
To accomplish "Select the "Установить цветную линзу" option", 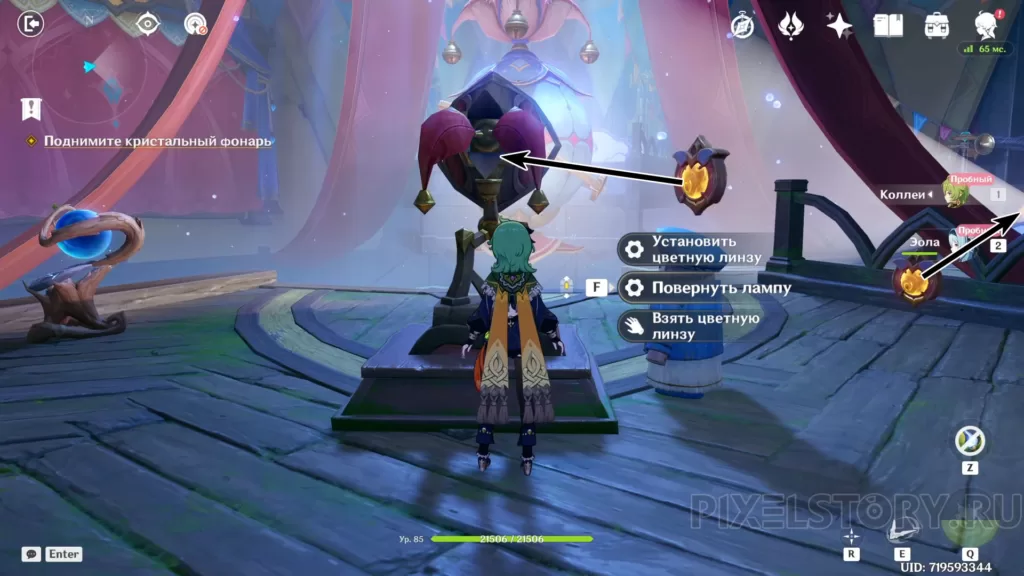I will (692, 249).
